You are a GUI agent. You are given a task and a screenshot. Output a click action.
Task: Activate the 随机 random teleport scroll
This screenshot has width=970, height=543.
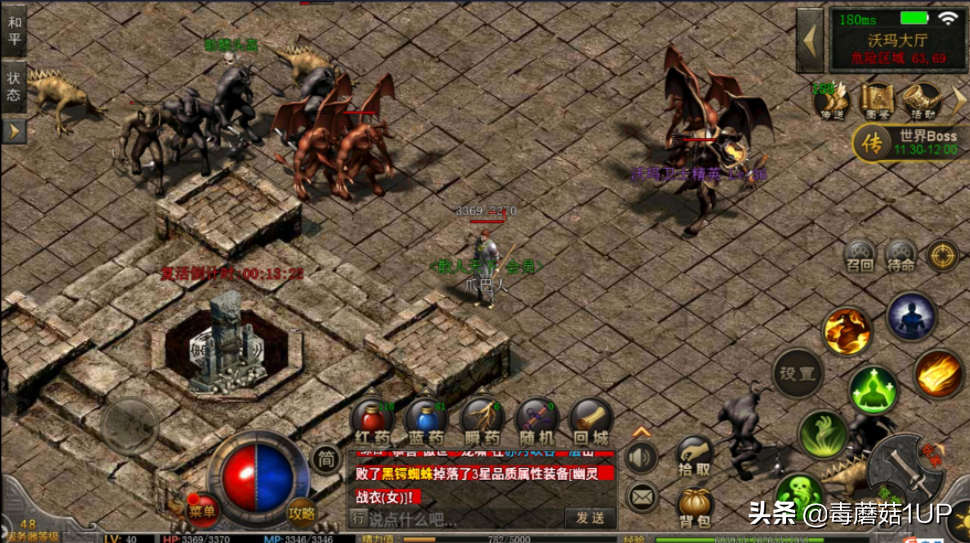click(537, 420)
